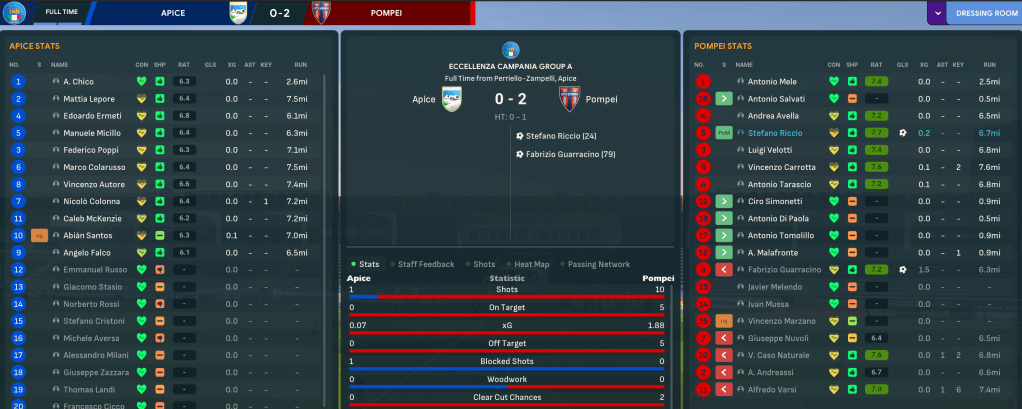Image resolution: width=1022 pixels, height=409 pixels.
Task: Select A. Chico in Apice stats
Action: point(78,81)
